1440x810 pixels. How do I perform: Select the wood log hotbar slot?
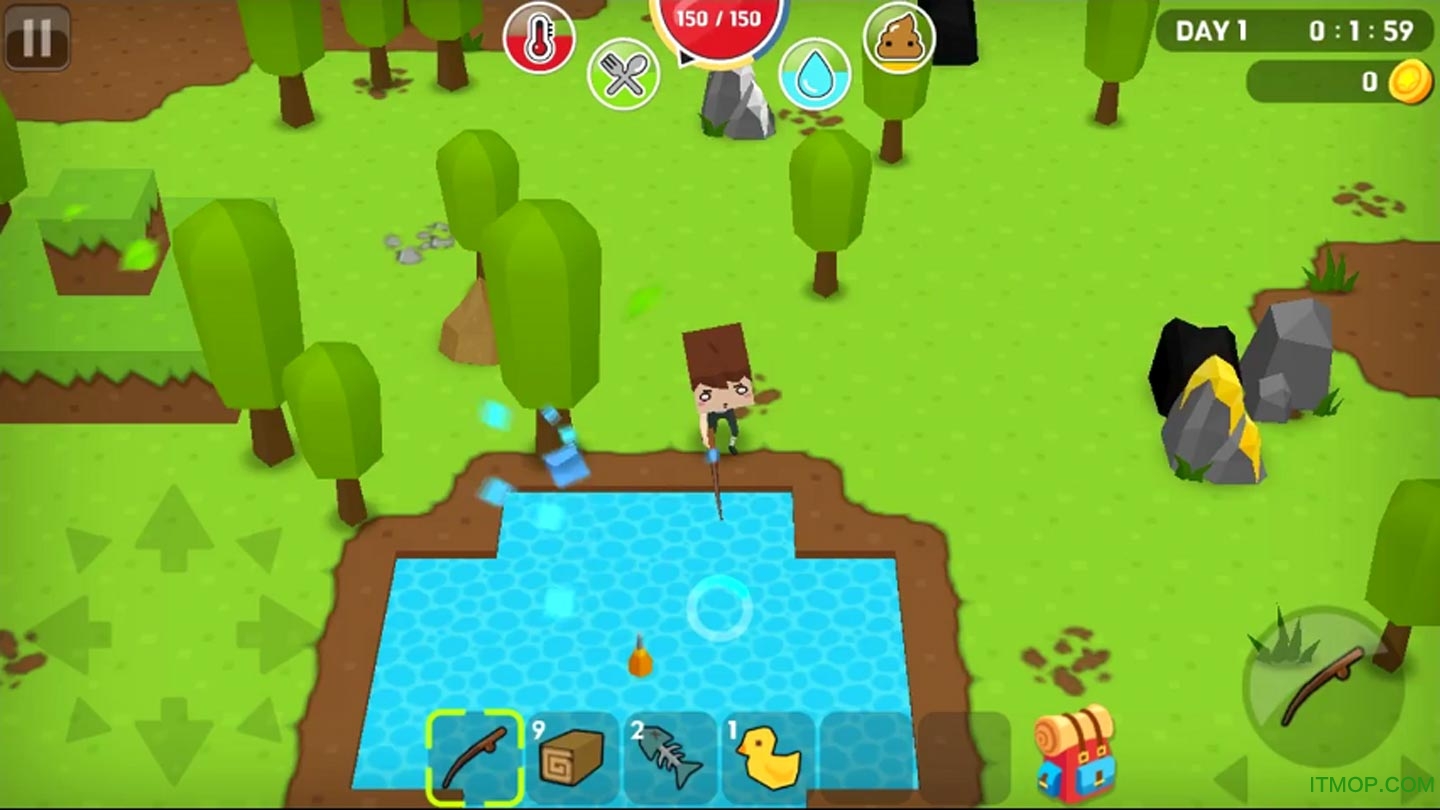pos(572,758)
